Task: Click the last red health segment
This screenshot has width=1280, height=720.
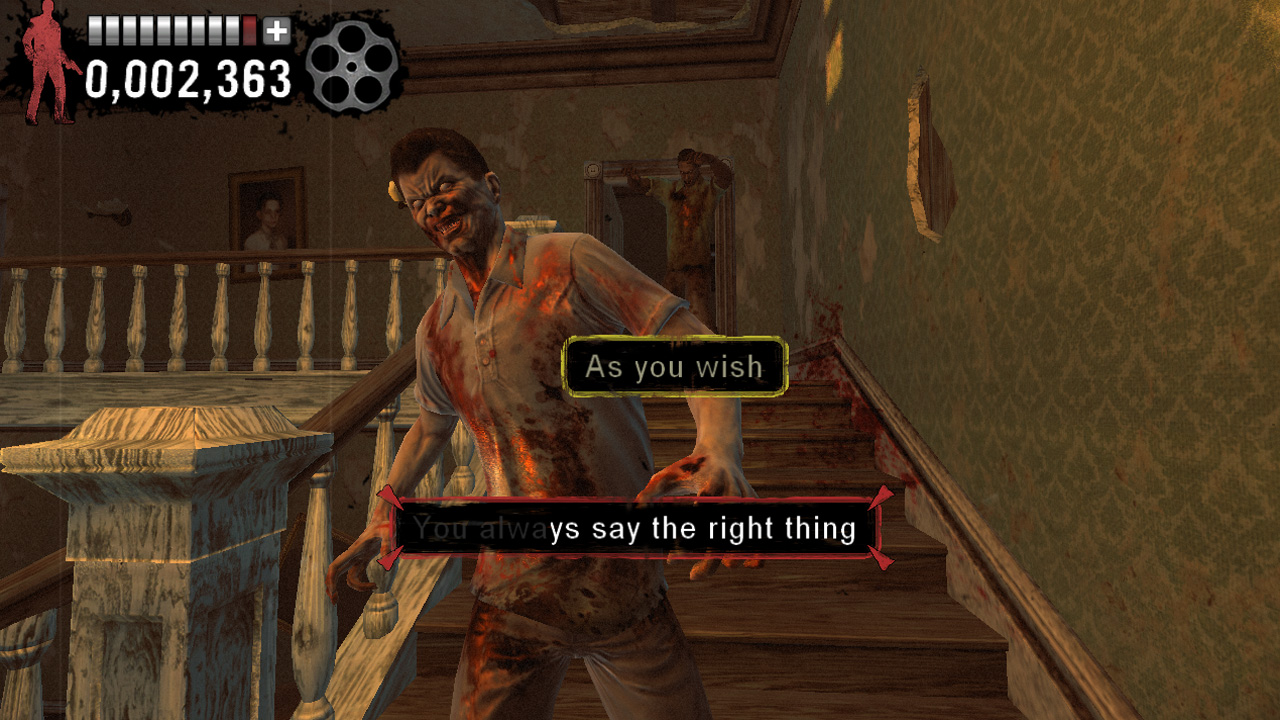Action: 248,28
